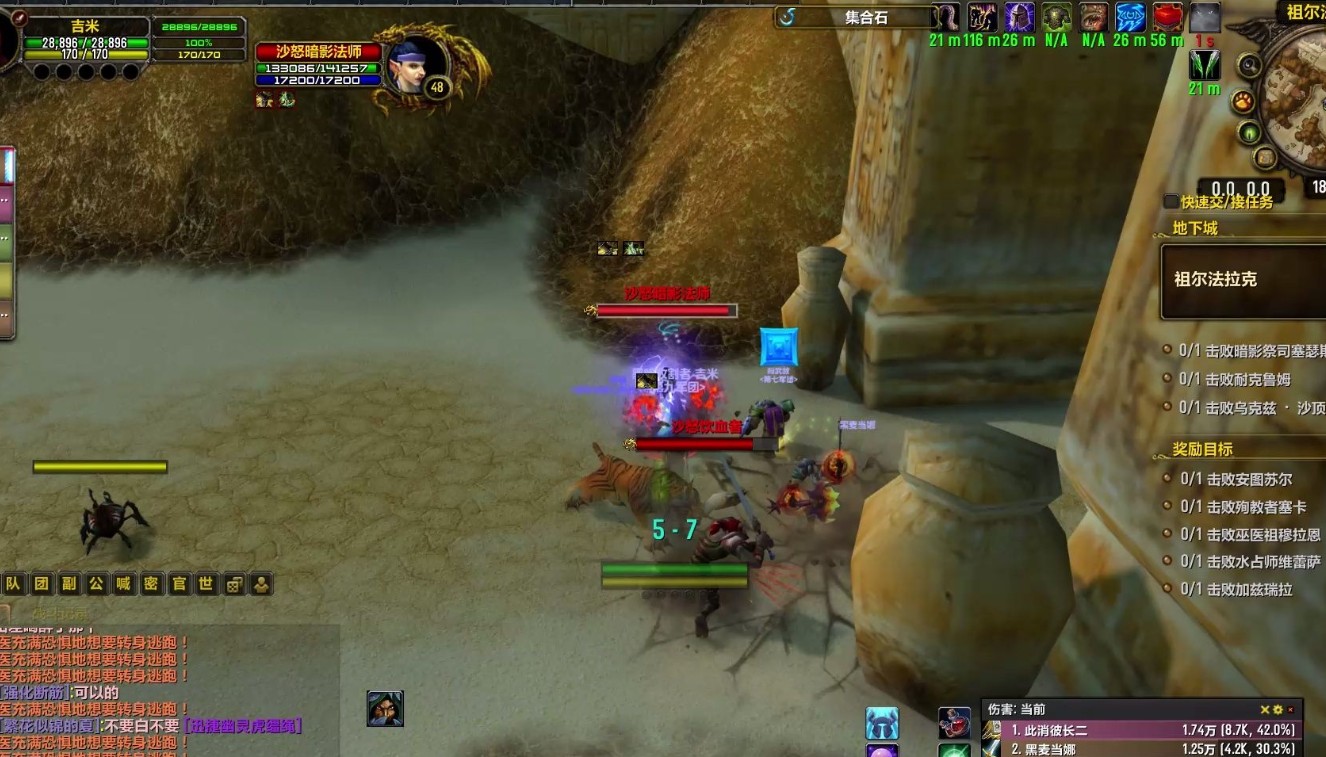
Task: Choose the 公 guild chat channel button
Action: (96, 584)
